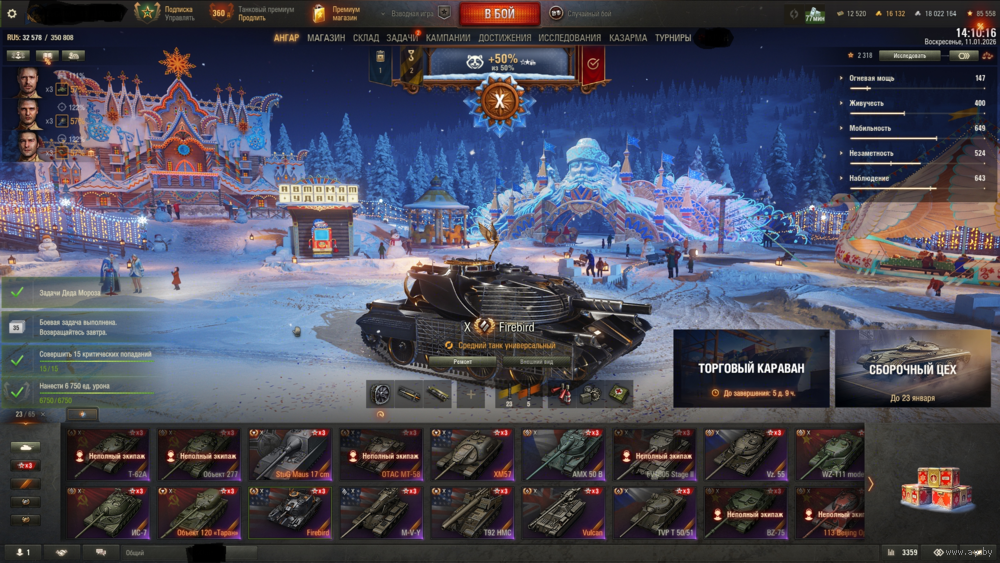The image size is (1000, 563).
Task: Pick the StuG Maus 17 cm tank
Action: (290, 454)
